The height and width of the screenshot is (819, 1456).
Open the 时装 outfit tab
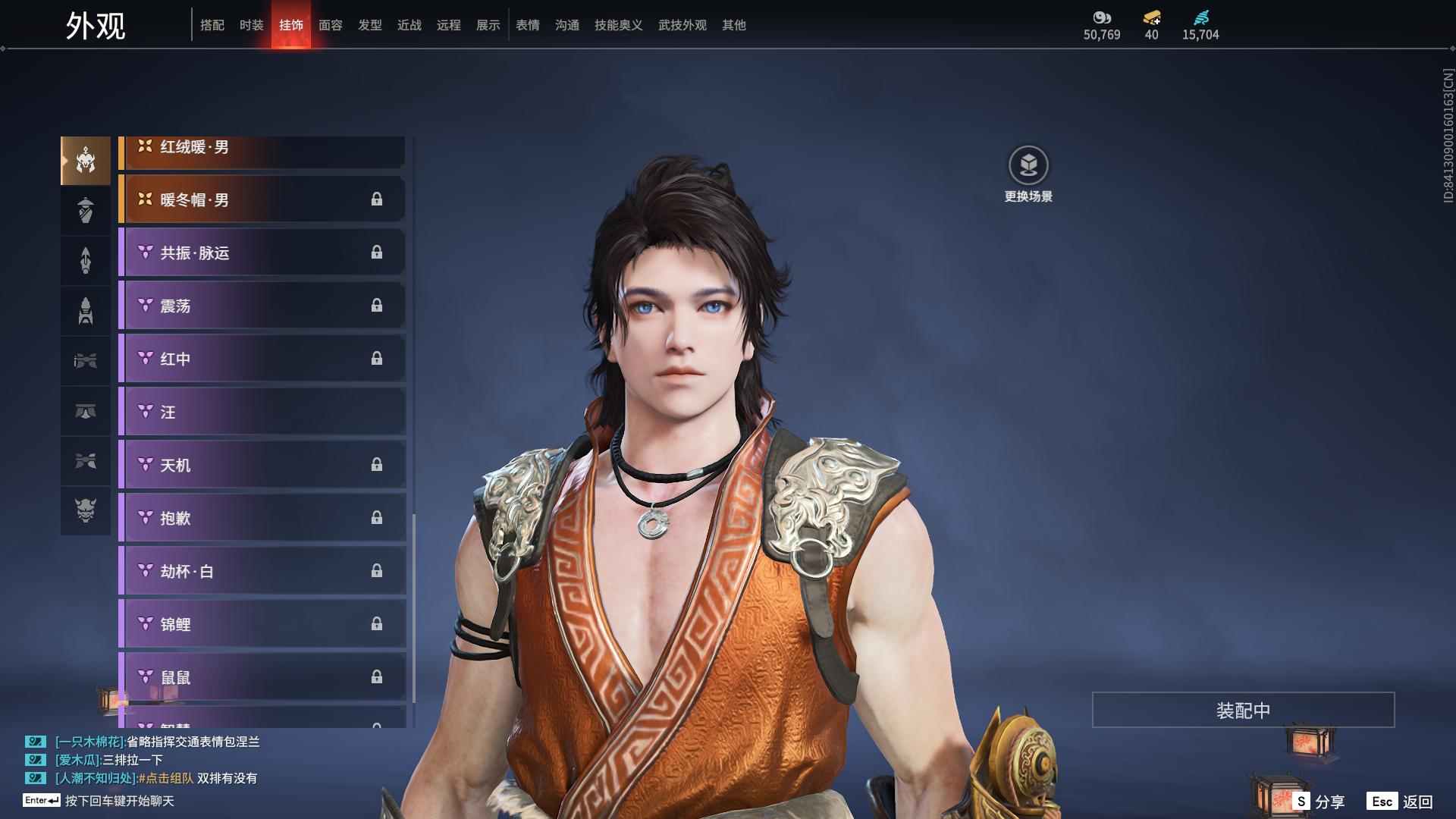[x=252, y=25]
